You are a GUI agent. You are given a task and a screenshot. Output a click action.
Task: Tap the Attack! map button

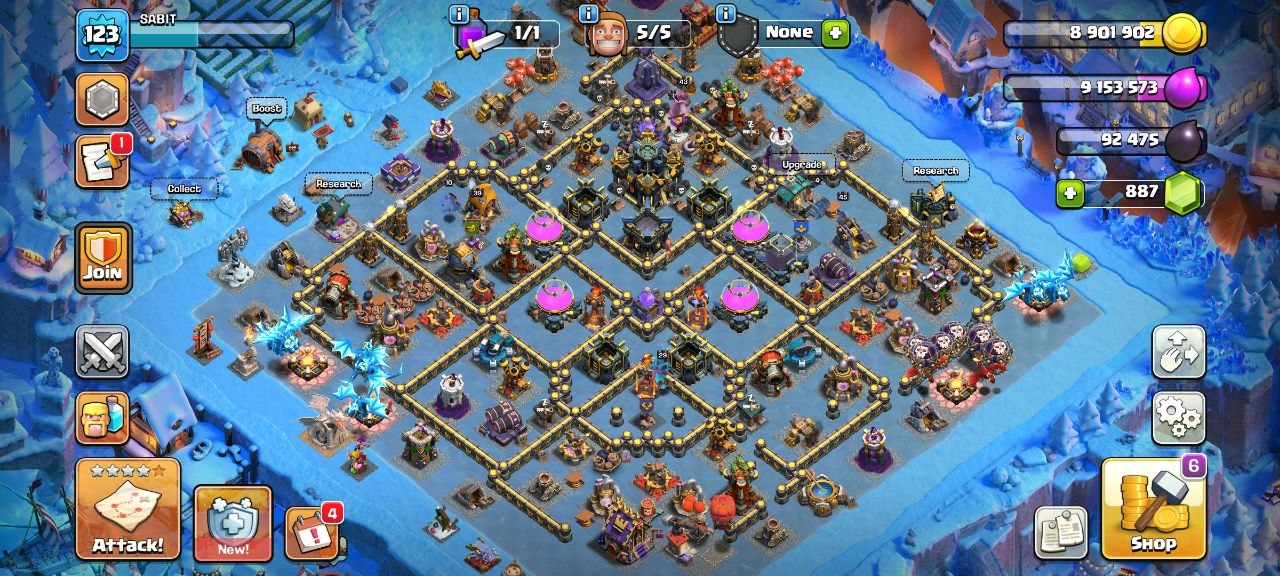click(x=127, y=509)
